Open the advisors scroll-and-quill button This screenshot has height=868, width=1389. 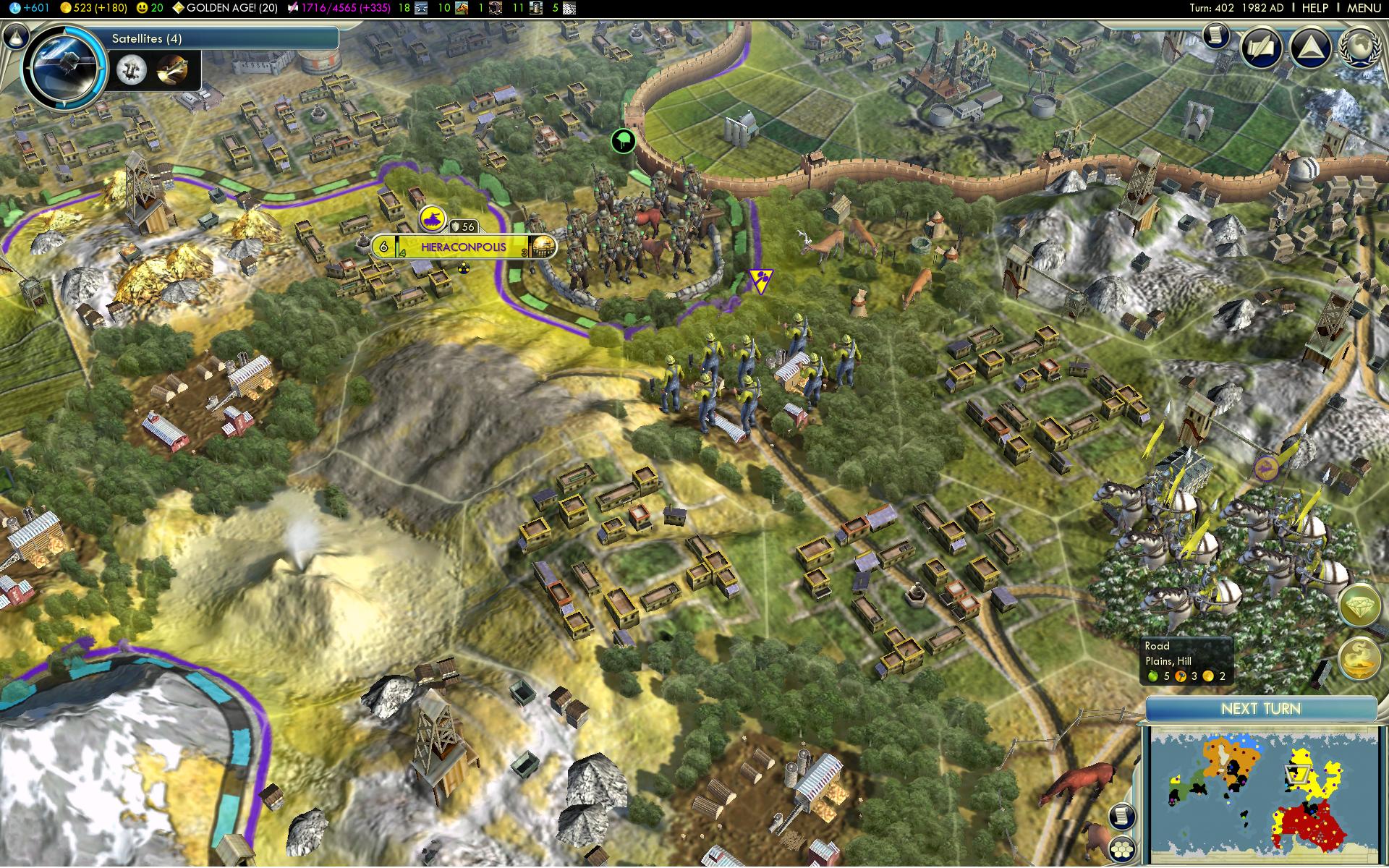[1262, 48]
